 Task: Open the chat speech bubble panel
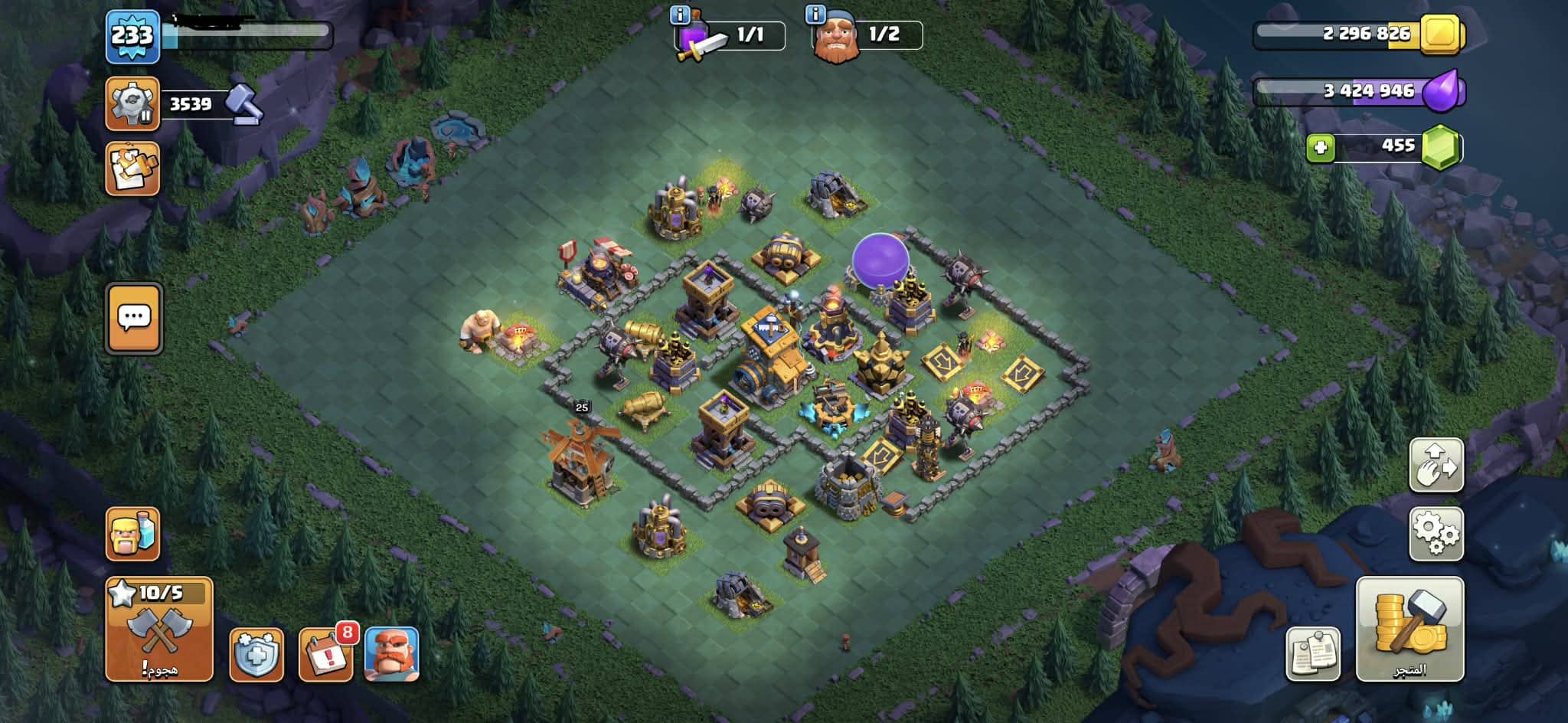coord(134,318)
